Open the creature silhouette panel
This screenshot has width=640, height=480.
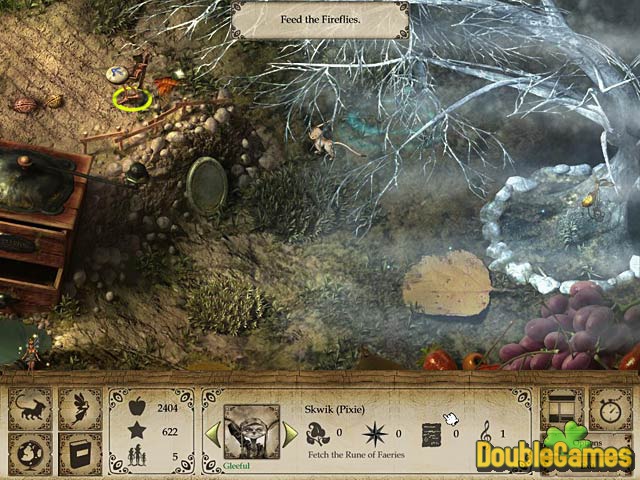[30, 408]
